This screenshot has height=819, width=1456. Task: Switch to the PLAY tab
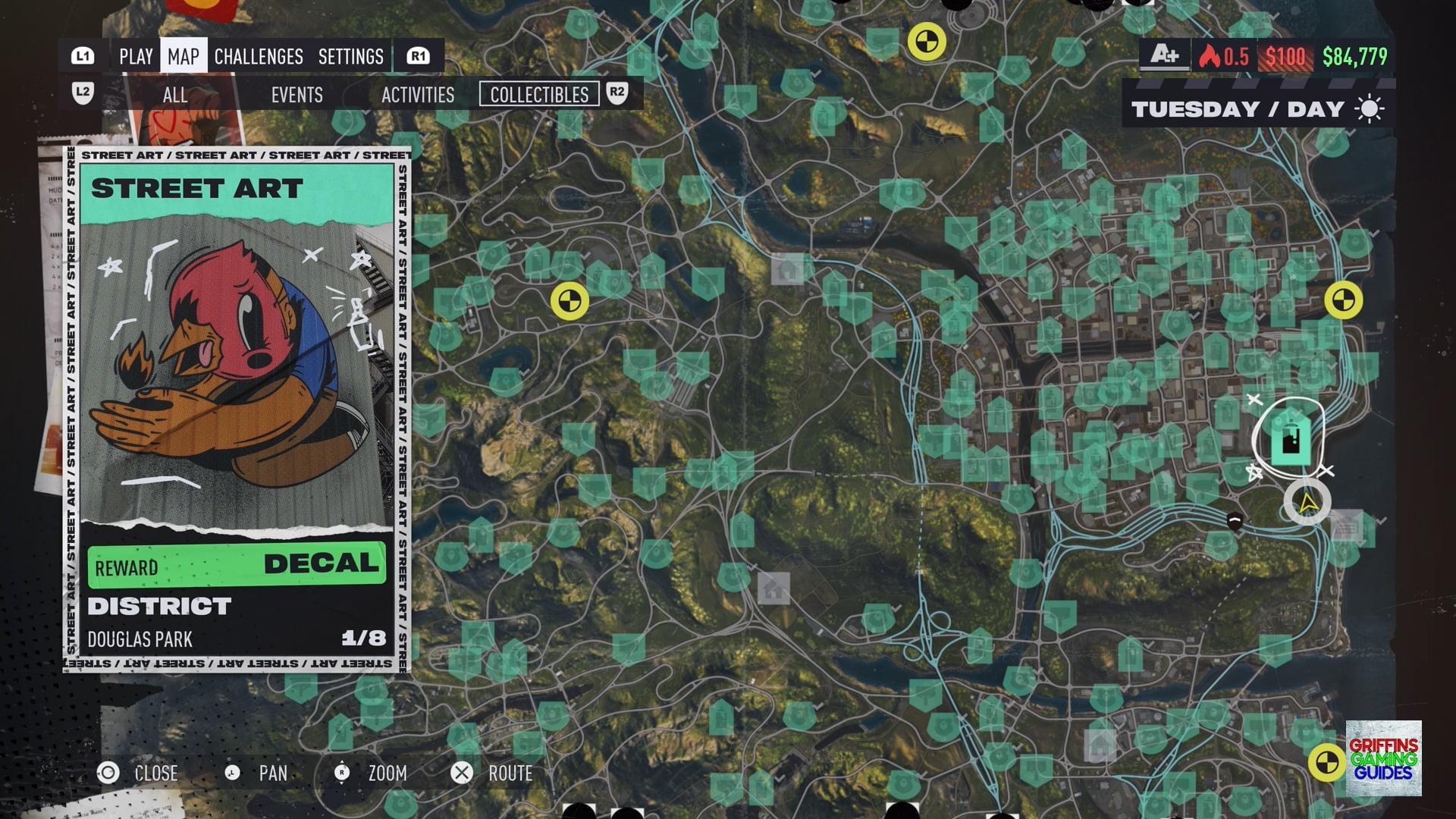coord(136,56)
